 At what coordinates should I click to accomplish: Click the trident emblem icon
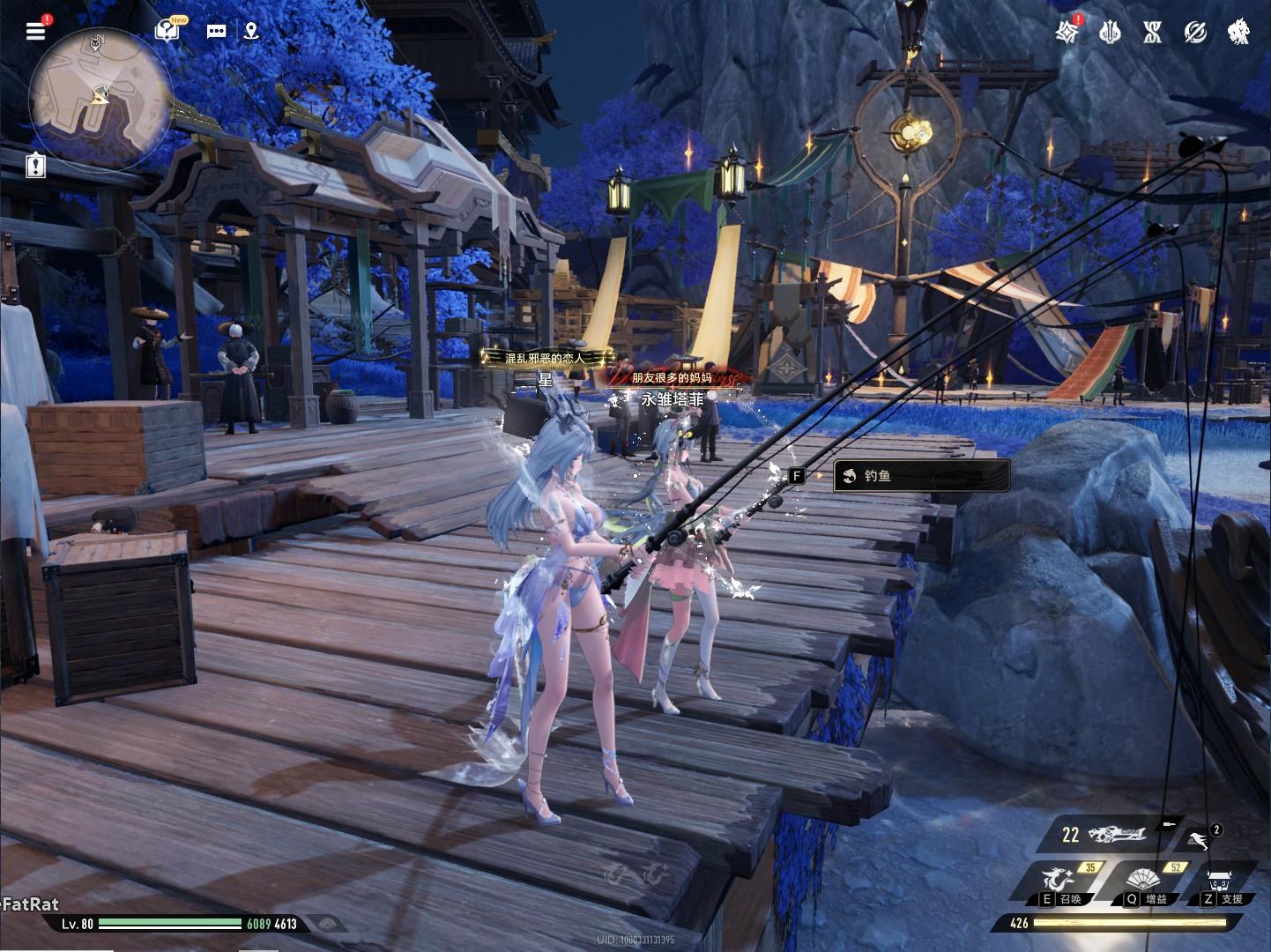point(1110,33)
